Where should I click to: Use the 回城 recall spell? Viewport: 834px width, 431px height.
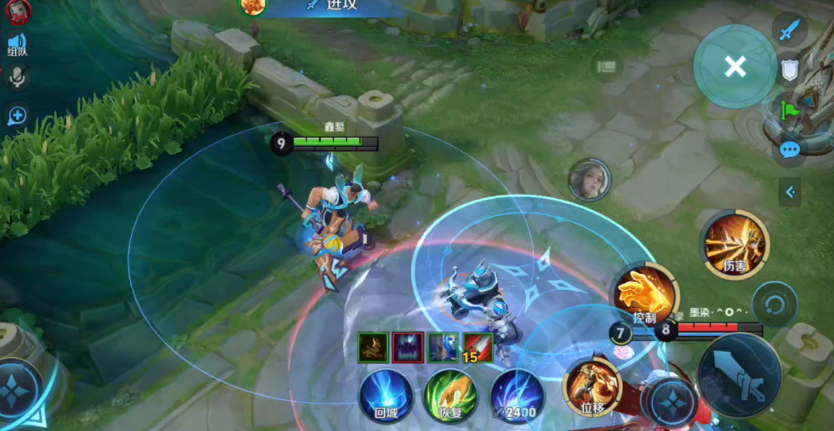tap(386, 395)
